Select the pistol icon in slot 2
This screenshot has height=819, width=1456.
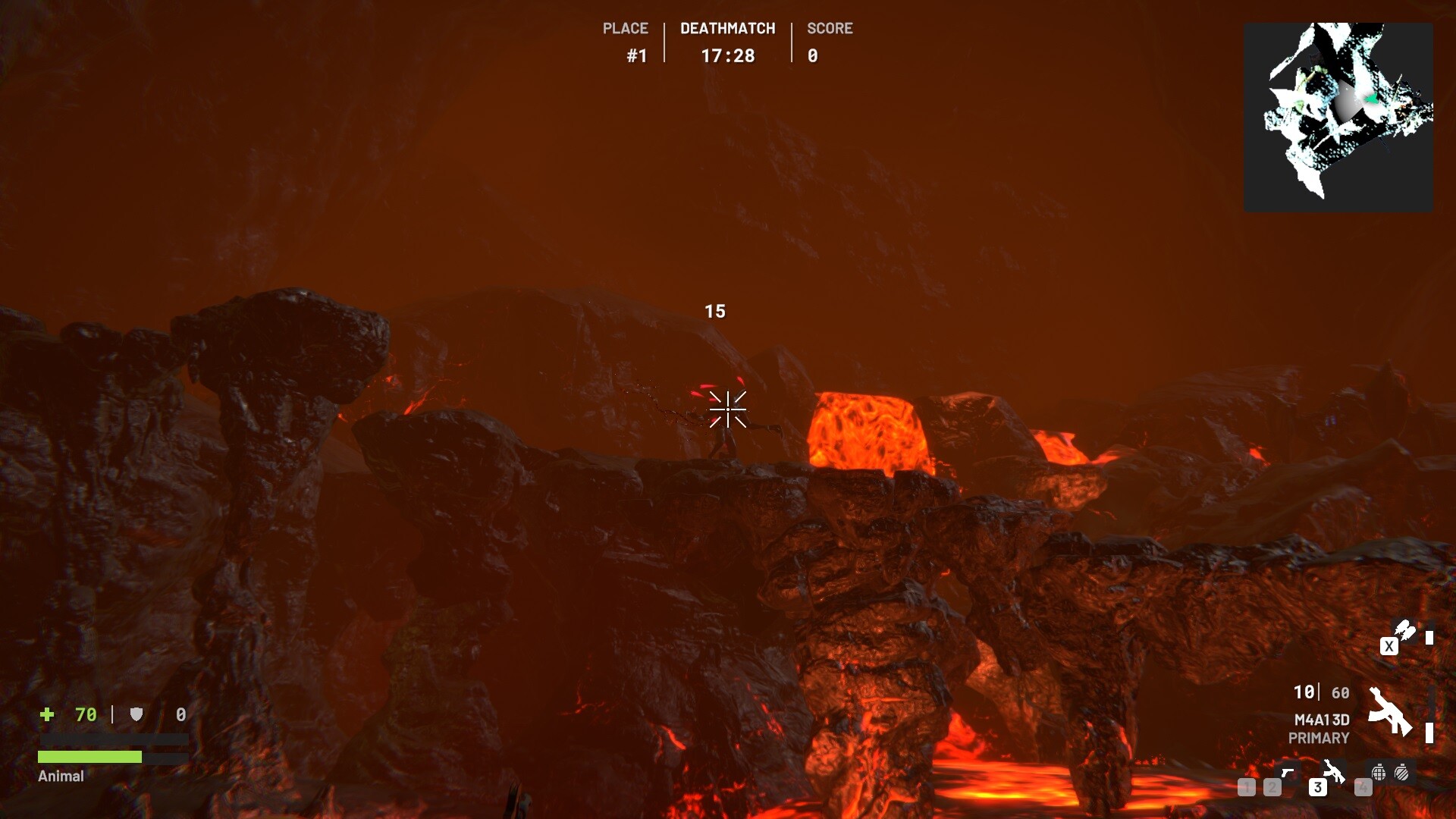pos(1288,773)
